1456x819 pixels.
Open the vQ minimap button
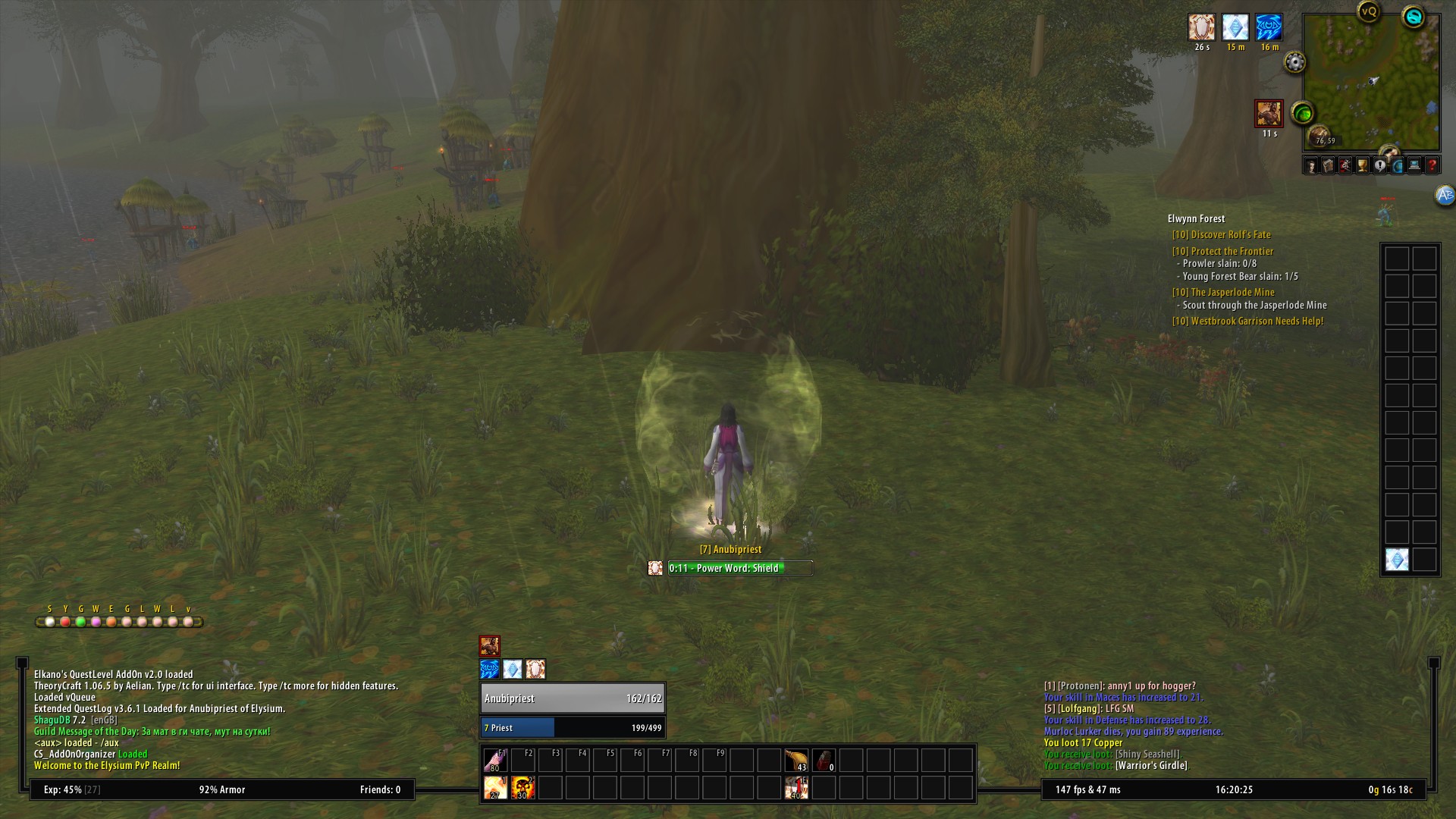click(x=1368, y=11)
